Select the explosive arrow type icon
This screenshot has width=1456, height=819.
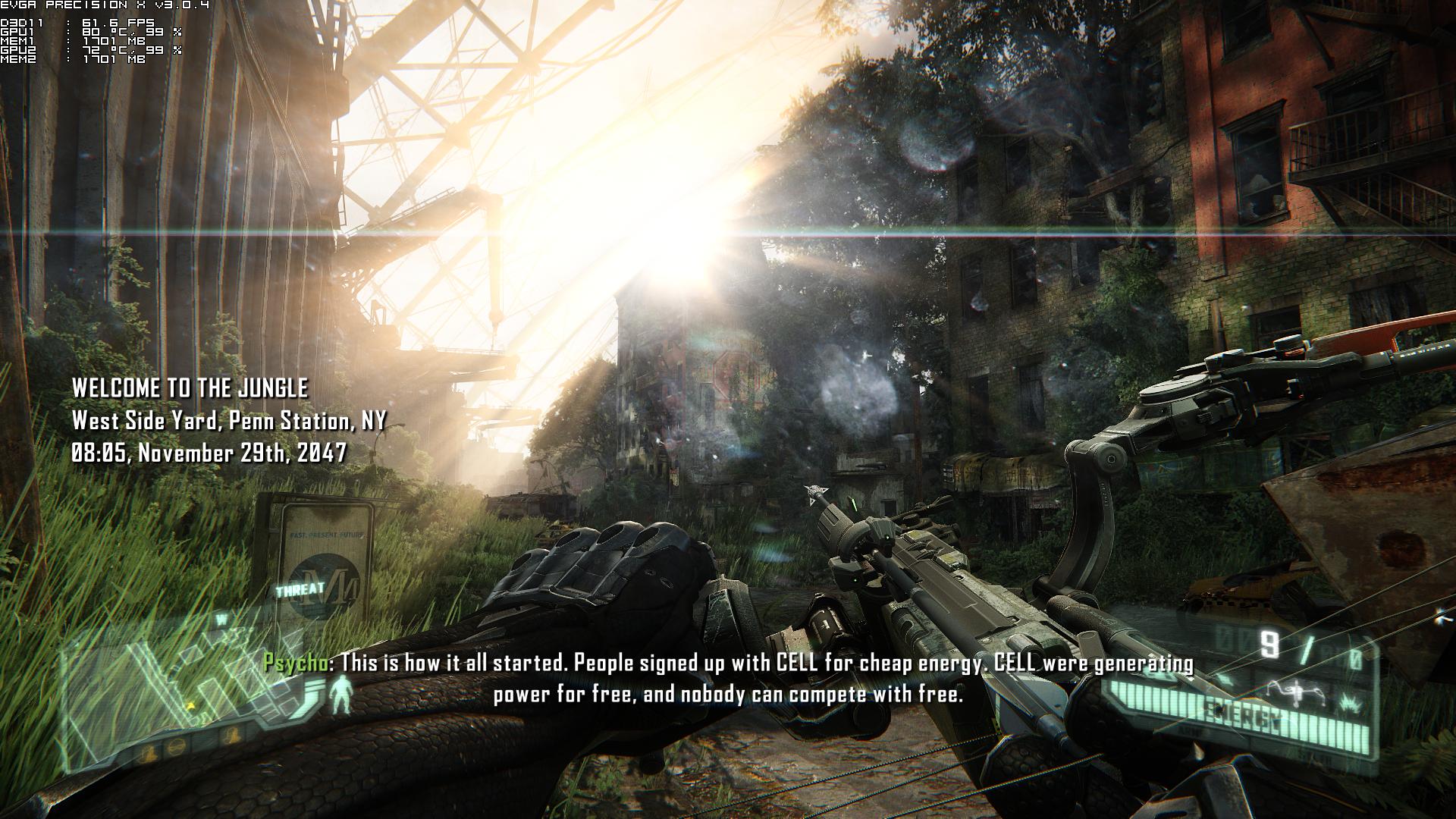pos(1350,704)
